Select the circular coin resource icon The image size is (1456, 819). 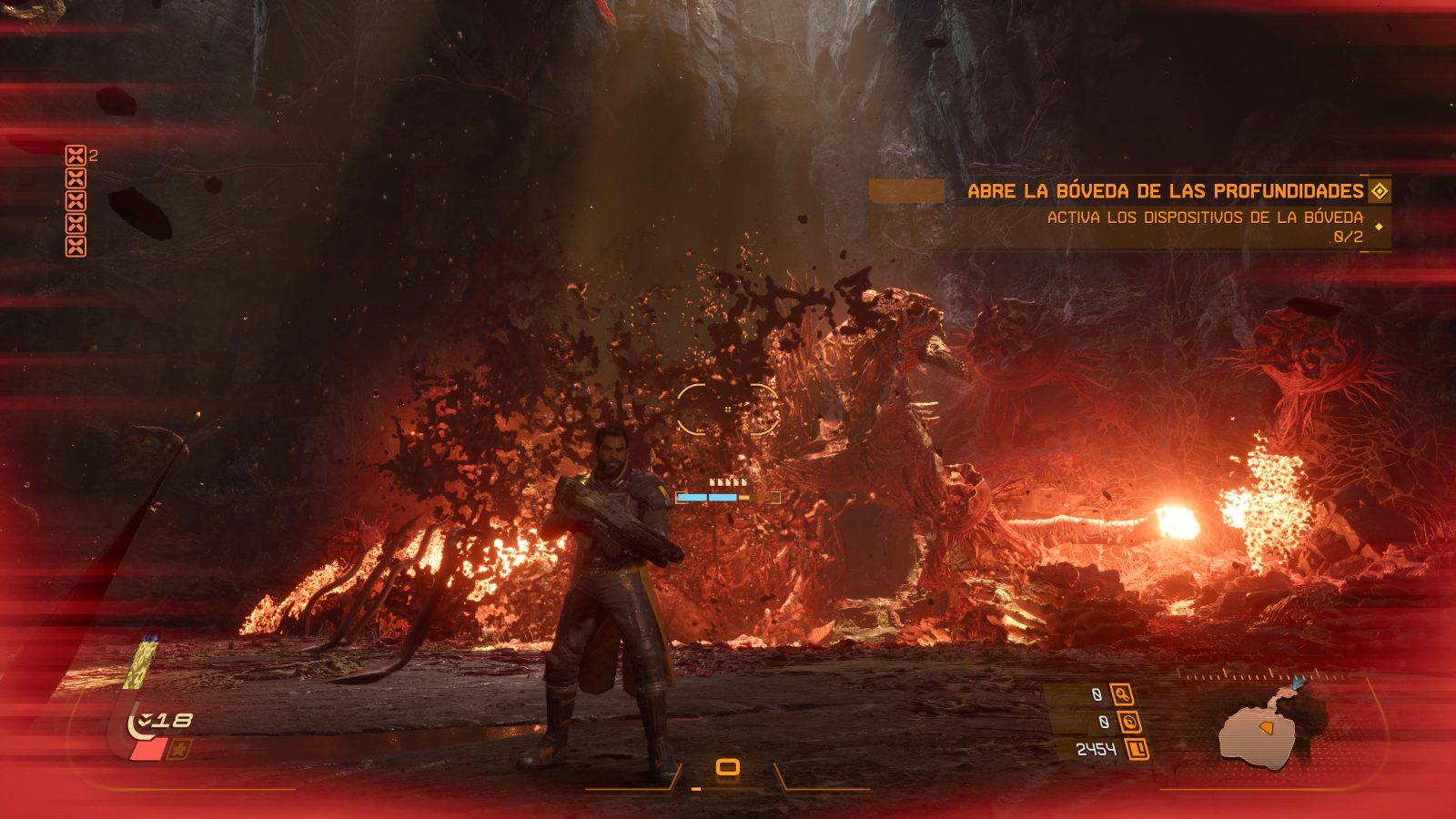(x=1129, y=722)
